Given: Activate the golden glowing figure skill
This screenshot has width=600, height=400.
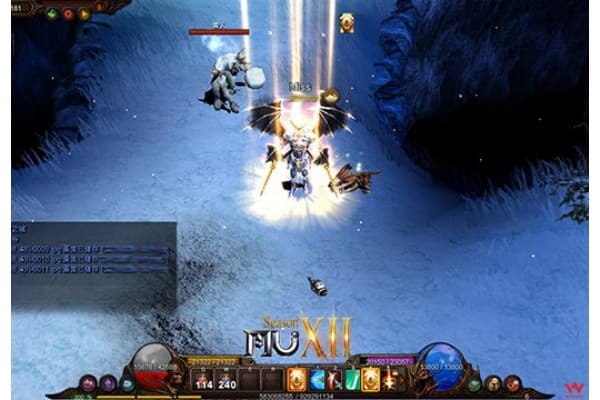Looking at the screenshot, I should point(369,379).
